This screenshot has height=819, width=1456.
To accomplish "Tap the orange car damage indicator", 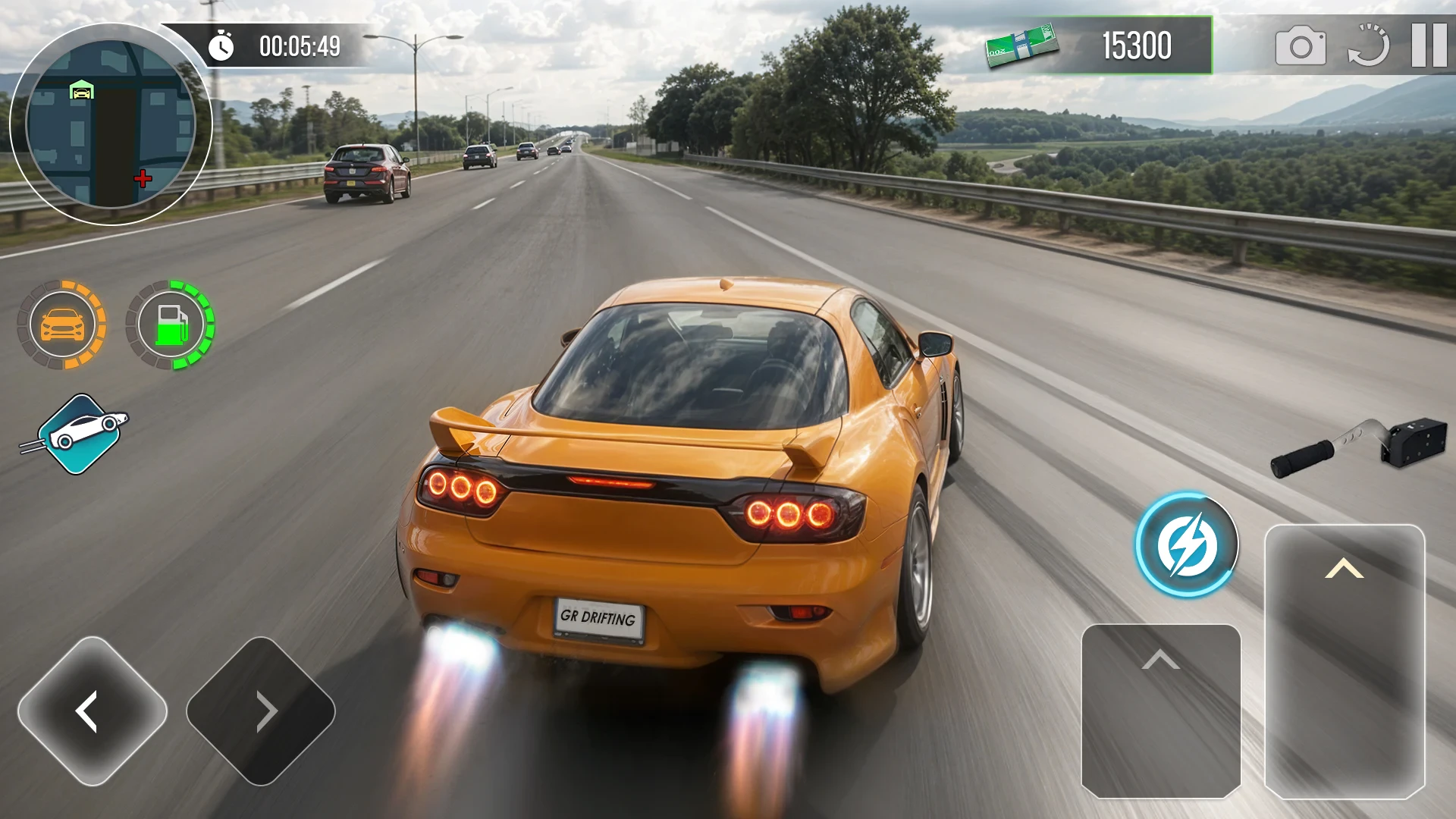I will point(62,325).
